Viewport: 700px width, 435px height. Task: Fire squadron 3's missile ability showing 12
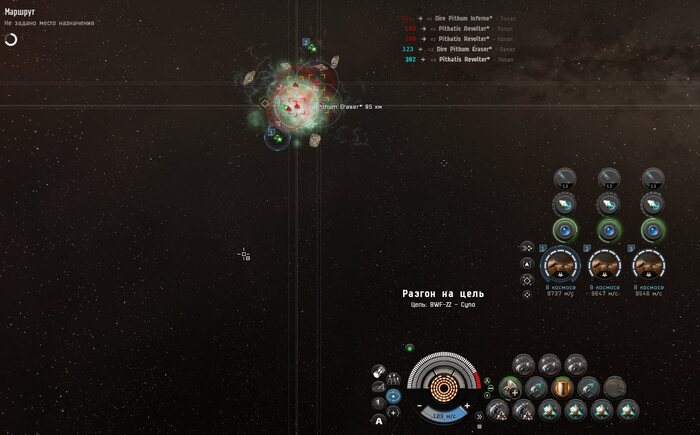coord(652,179)
